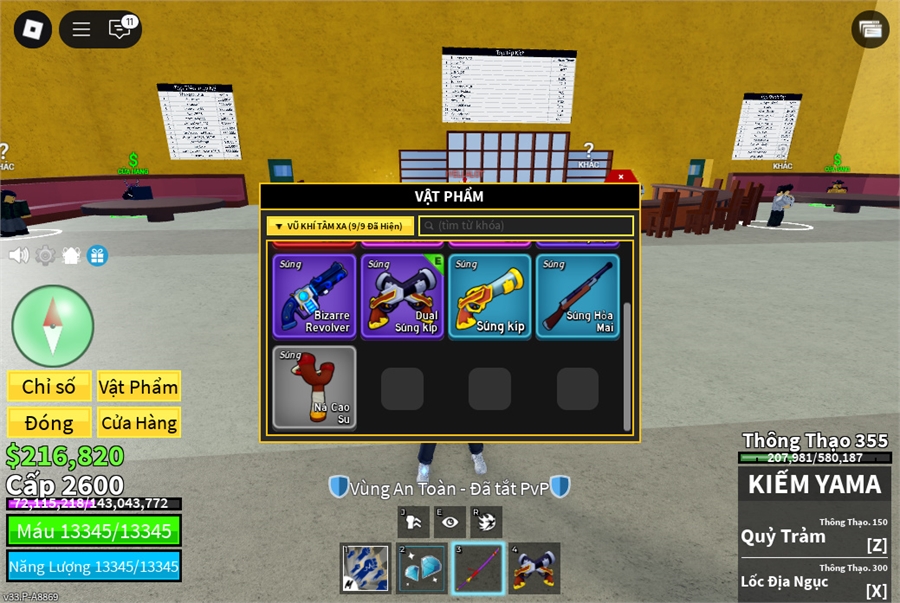Open the Vũ Khí Tầm Xa filter dropdown
Screen dimensions: 900x603
pos(339,226)
